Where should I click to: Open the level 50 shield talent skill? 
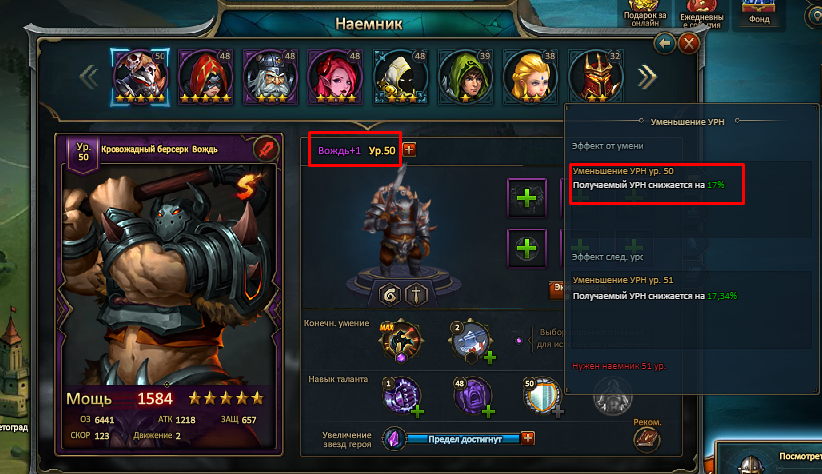click(540, 398)
